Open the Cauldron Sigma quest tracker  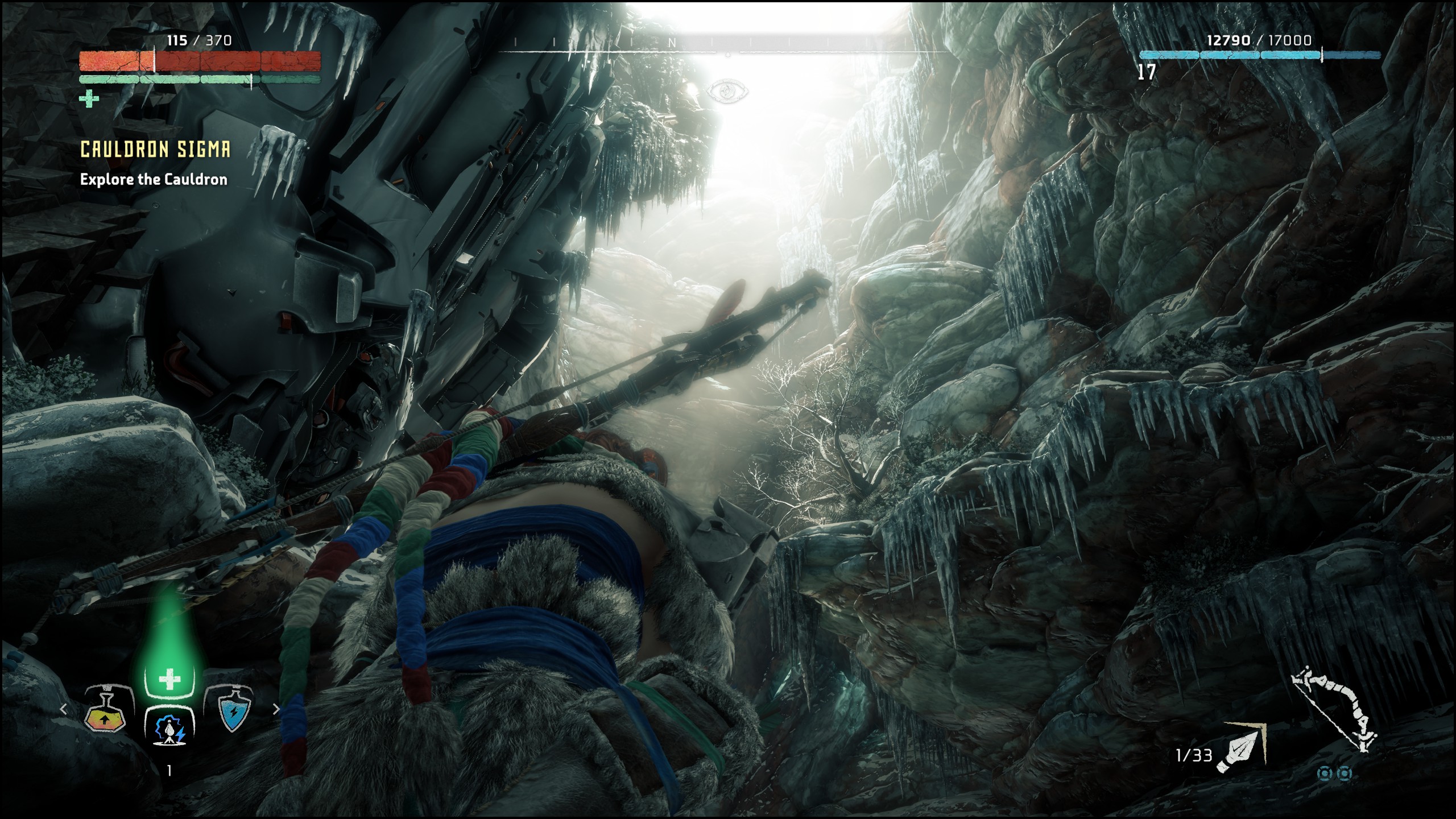tap(155, 149)
